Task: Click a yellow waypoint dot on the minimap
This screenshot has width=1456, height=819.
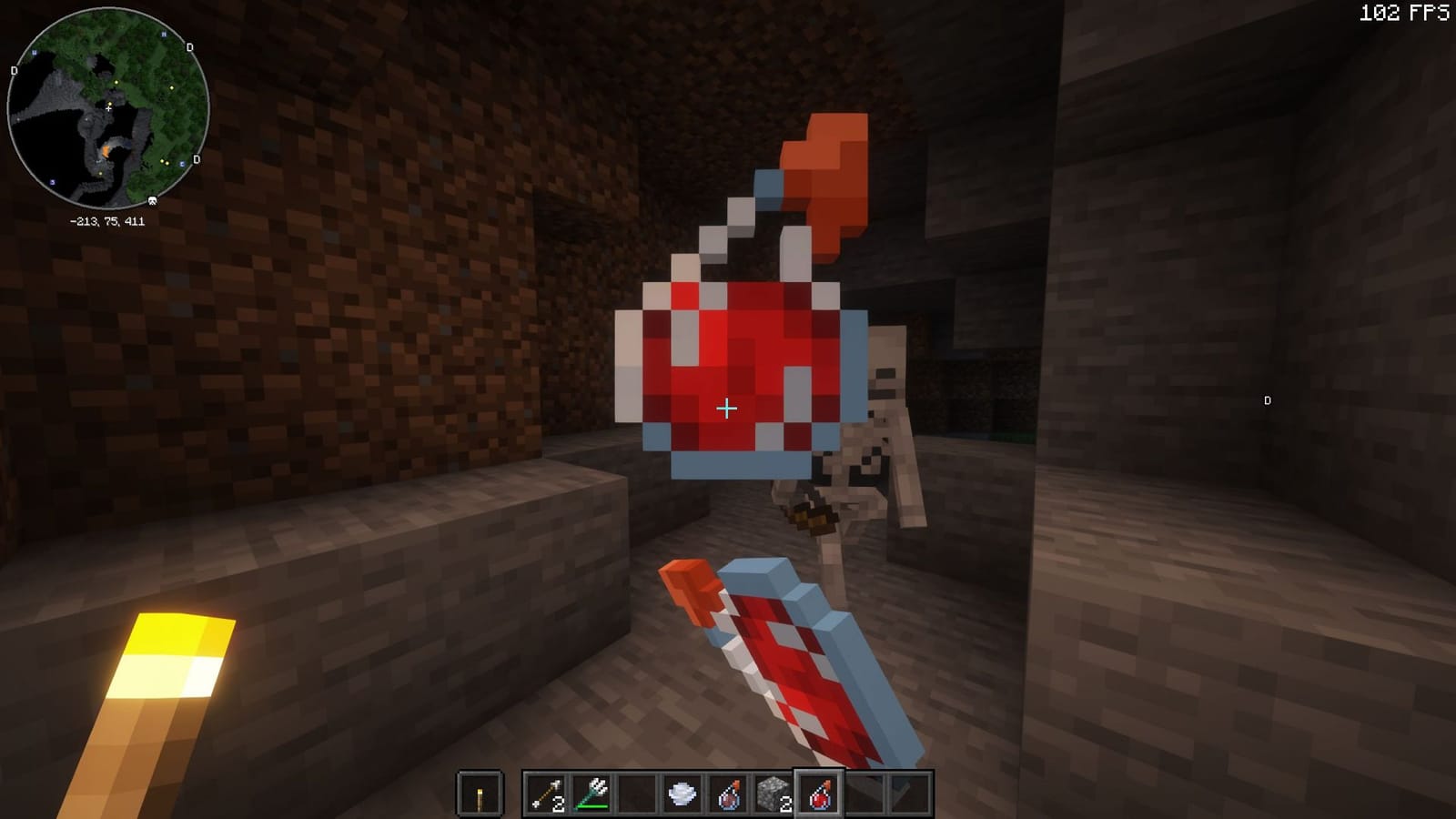Action: click(116, 82)
